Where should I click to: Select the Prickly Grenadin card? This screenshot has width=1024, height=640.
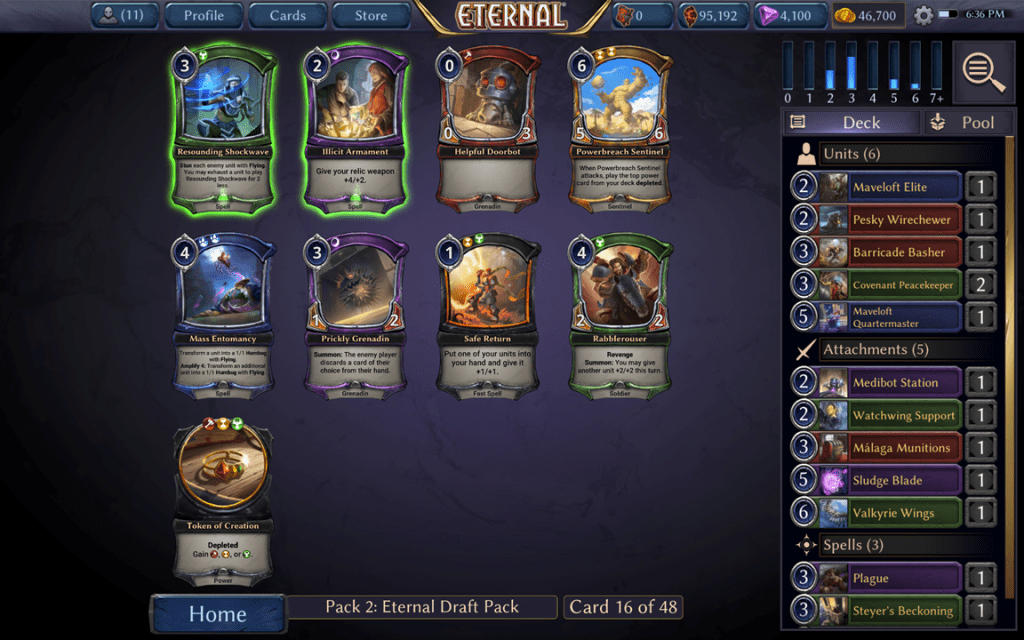click(356, 318)
